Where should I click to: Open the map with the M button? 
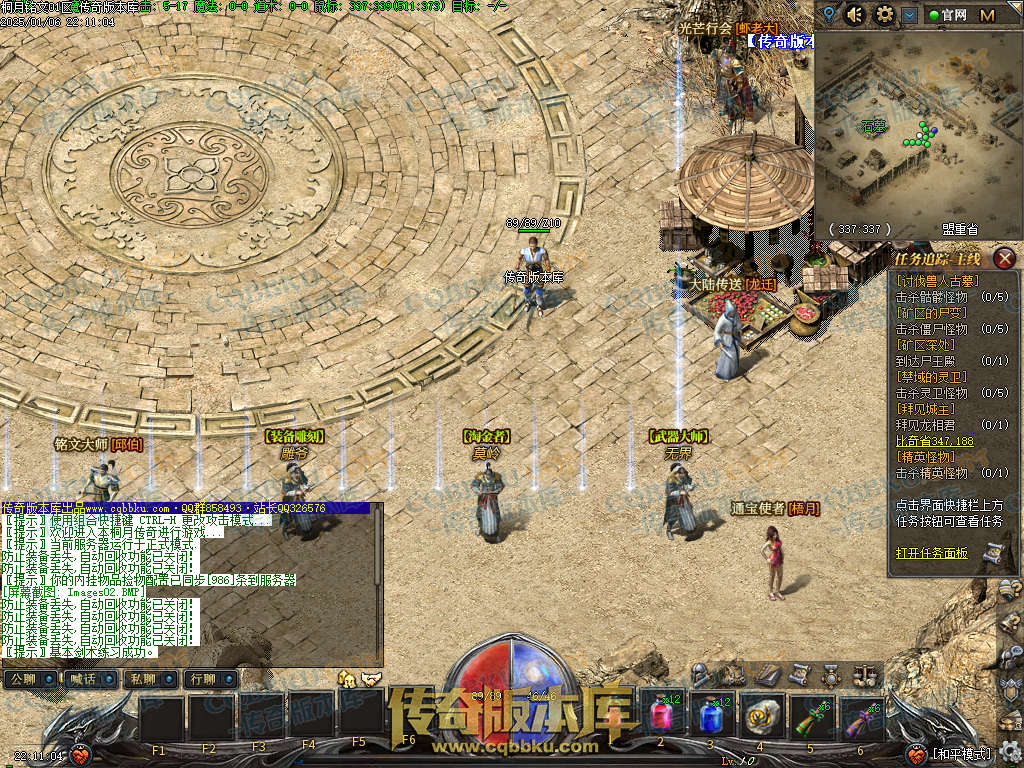tap(987, 15)
